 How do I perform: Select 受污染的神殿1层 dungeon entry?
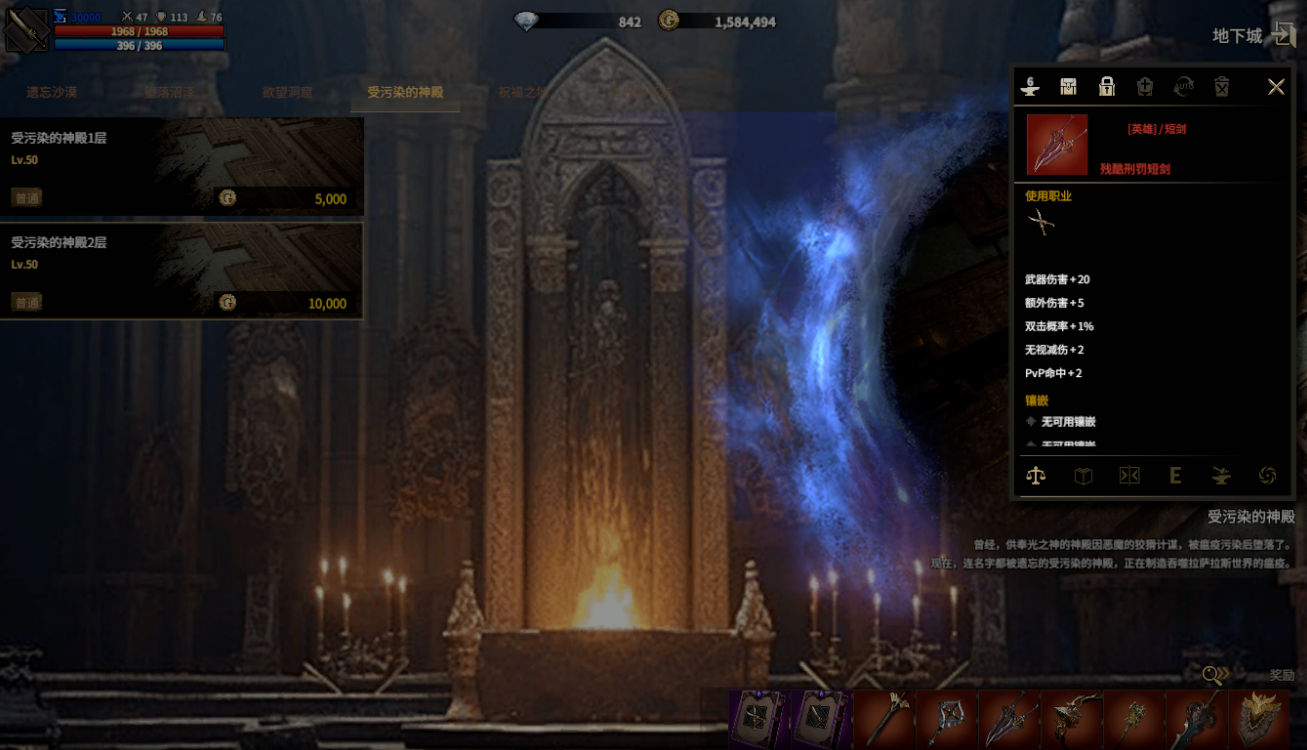click(x=181, y=166)
